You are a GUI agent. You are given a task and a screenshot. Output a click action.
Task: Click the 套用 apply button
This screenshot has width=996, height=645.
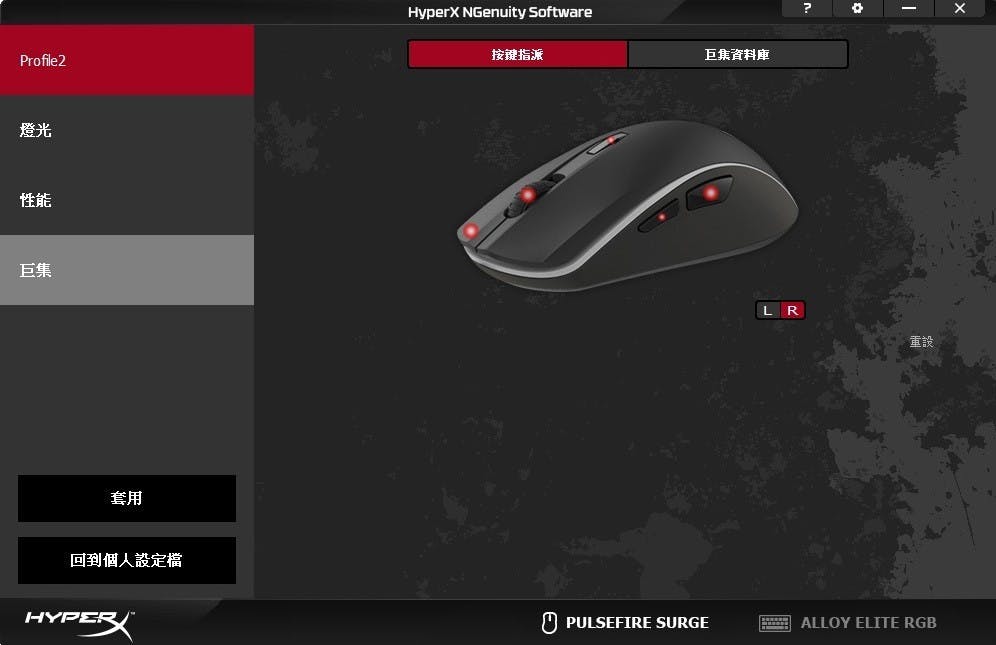coord(127,498)
